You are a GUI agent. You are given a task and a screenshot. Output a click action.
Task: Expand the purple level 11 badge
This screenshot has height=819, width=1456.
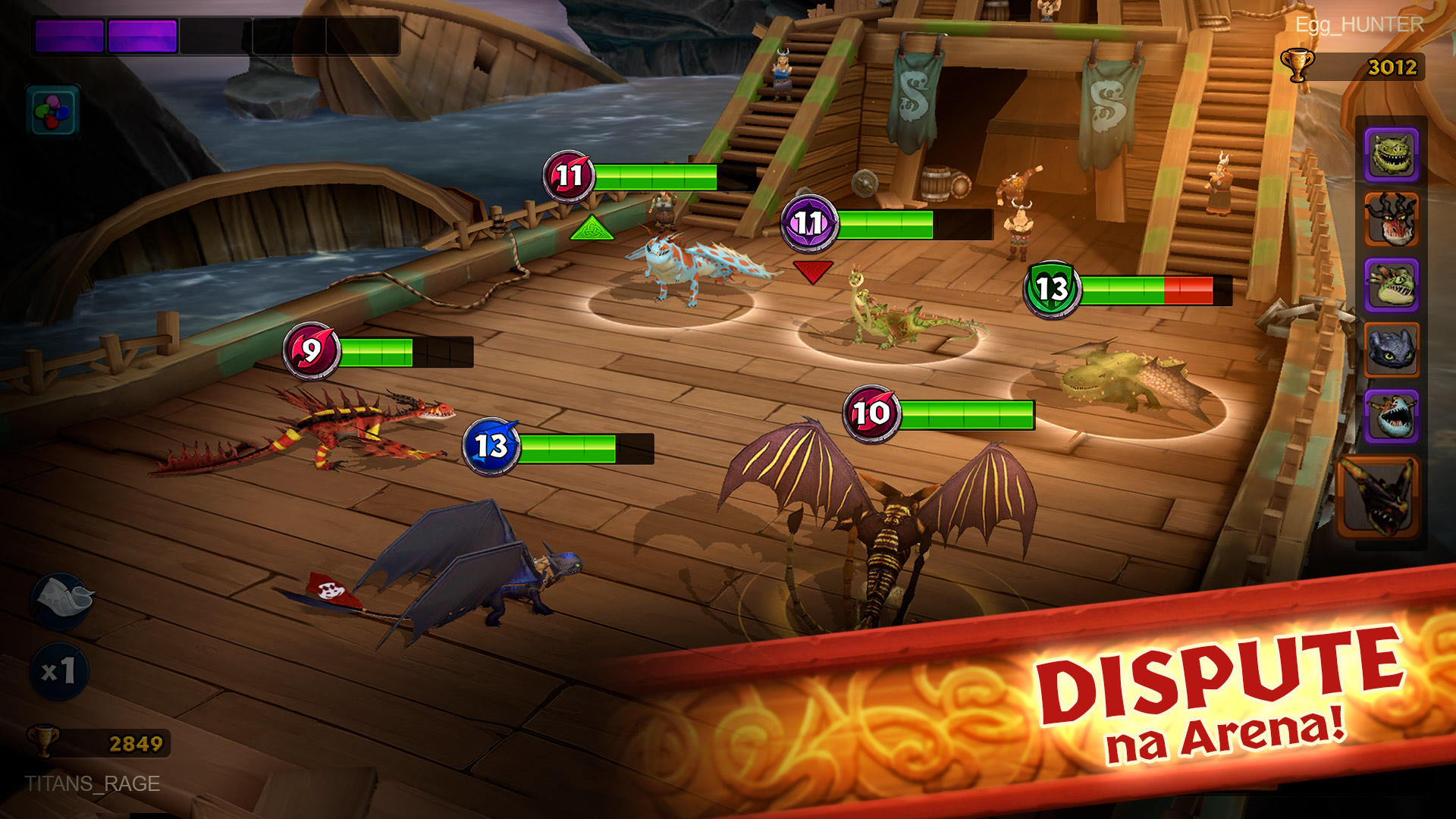coord(809,223)
